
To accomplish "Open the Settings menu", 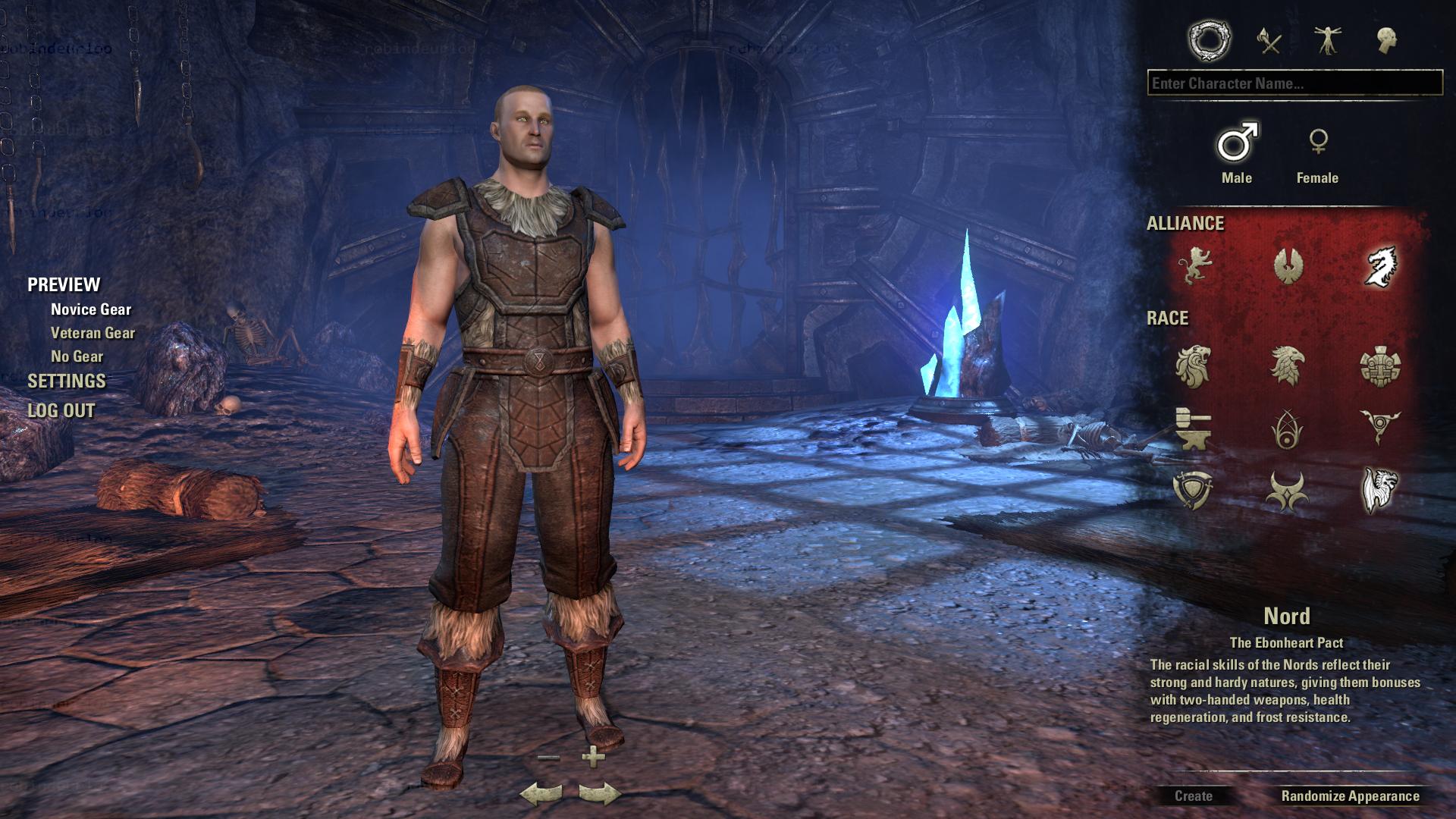I will [67, 381].
